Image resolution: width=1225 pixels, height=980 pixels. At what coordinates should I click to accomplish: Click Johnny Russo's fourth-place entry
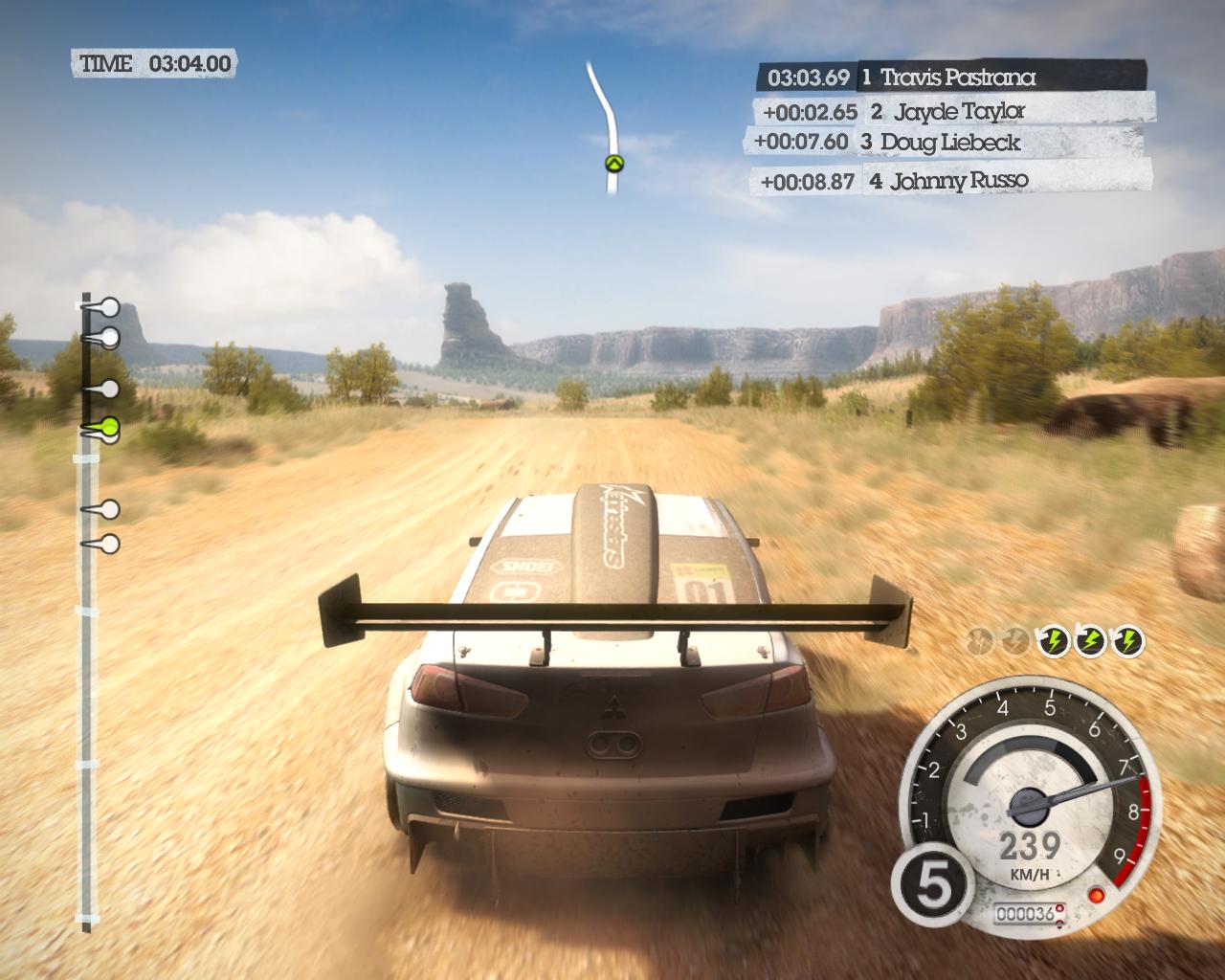point(952,180)
